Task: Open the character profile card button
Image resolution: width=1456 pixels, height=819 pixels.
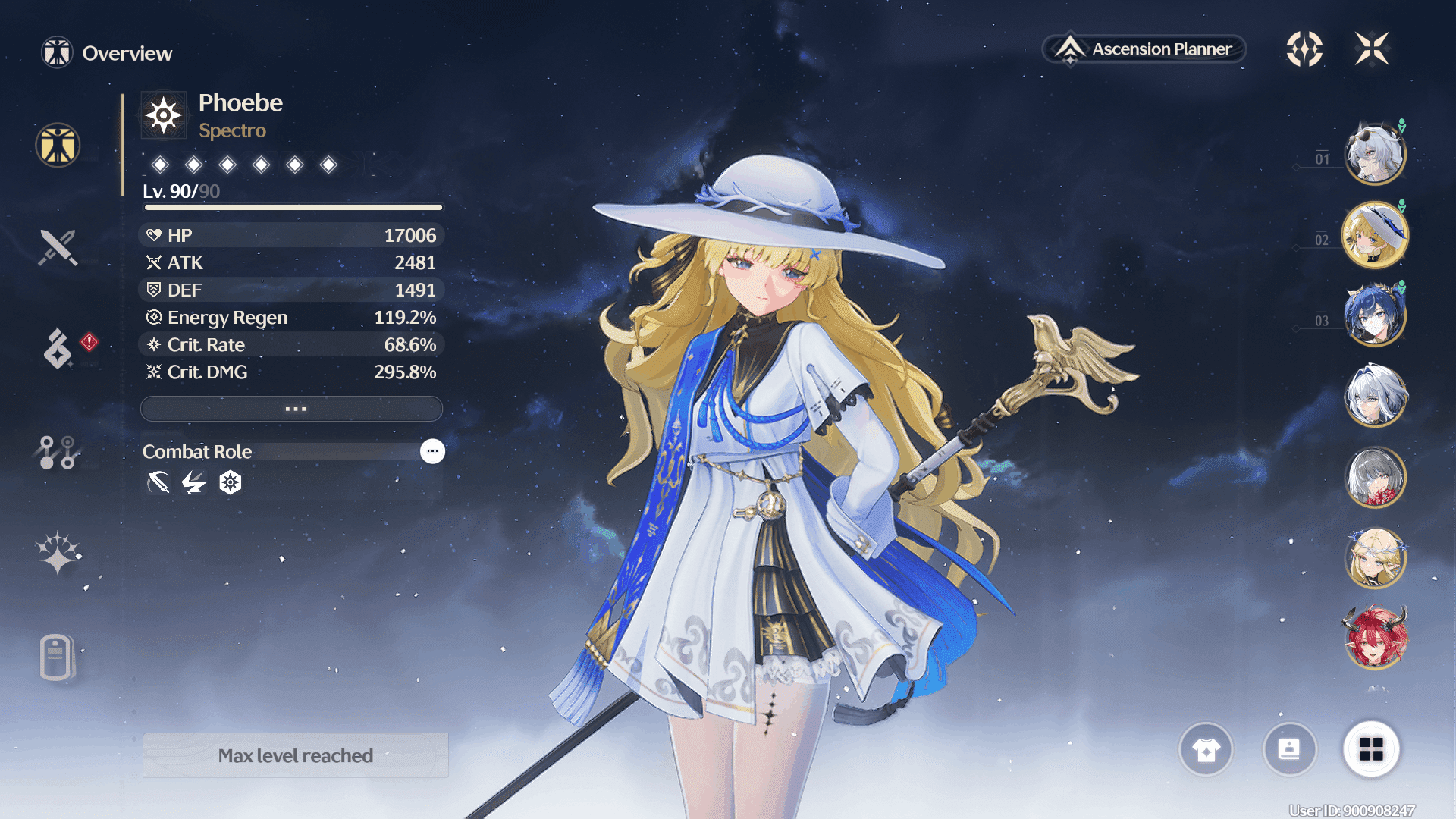Action: [x=1289, y=749]
